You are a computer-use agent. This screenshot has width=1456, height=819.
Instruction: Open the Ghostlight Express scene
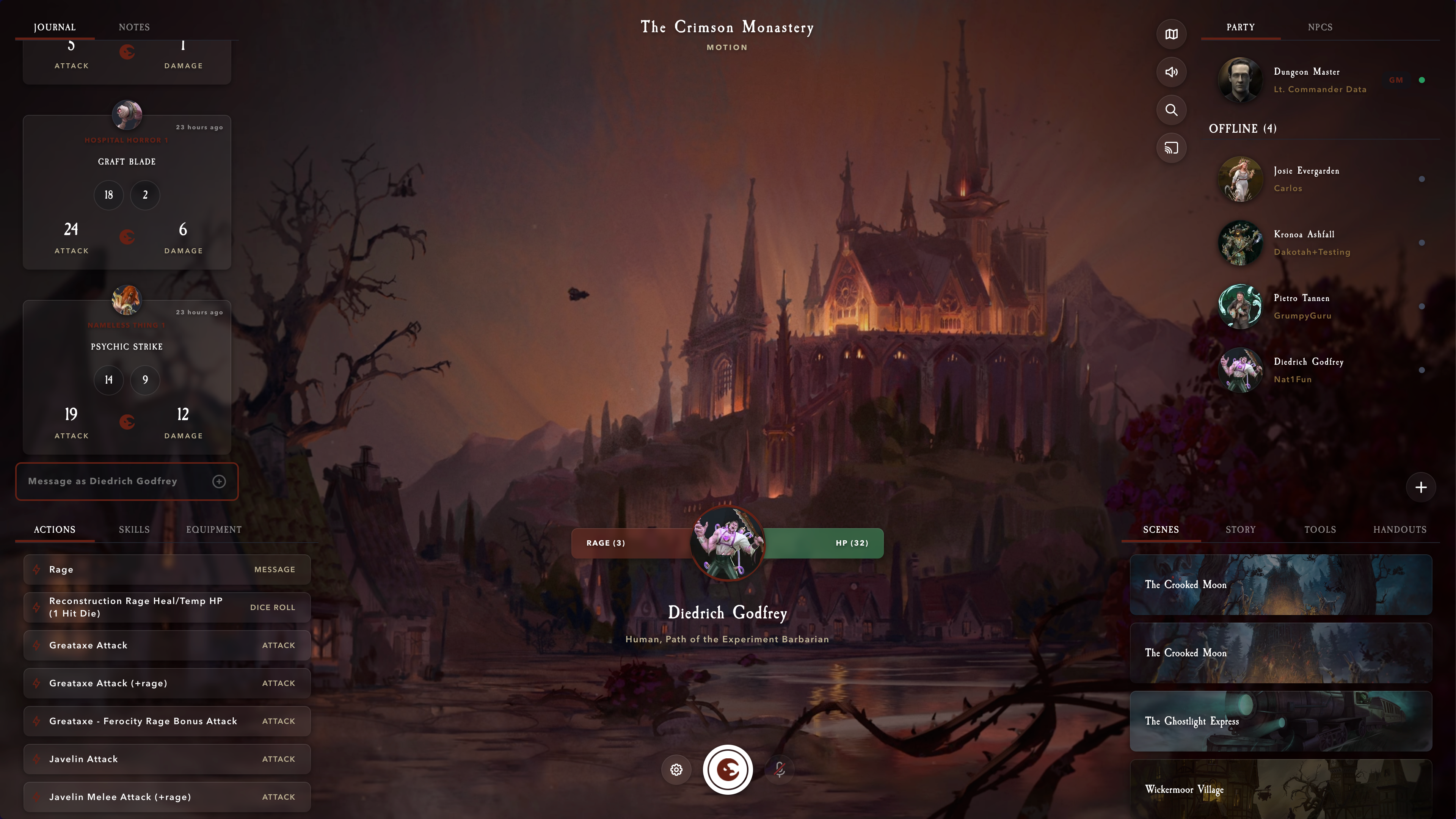(x=1280, y=721)
